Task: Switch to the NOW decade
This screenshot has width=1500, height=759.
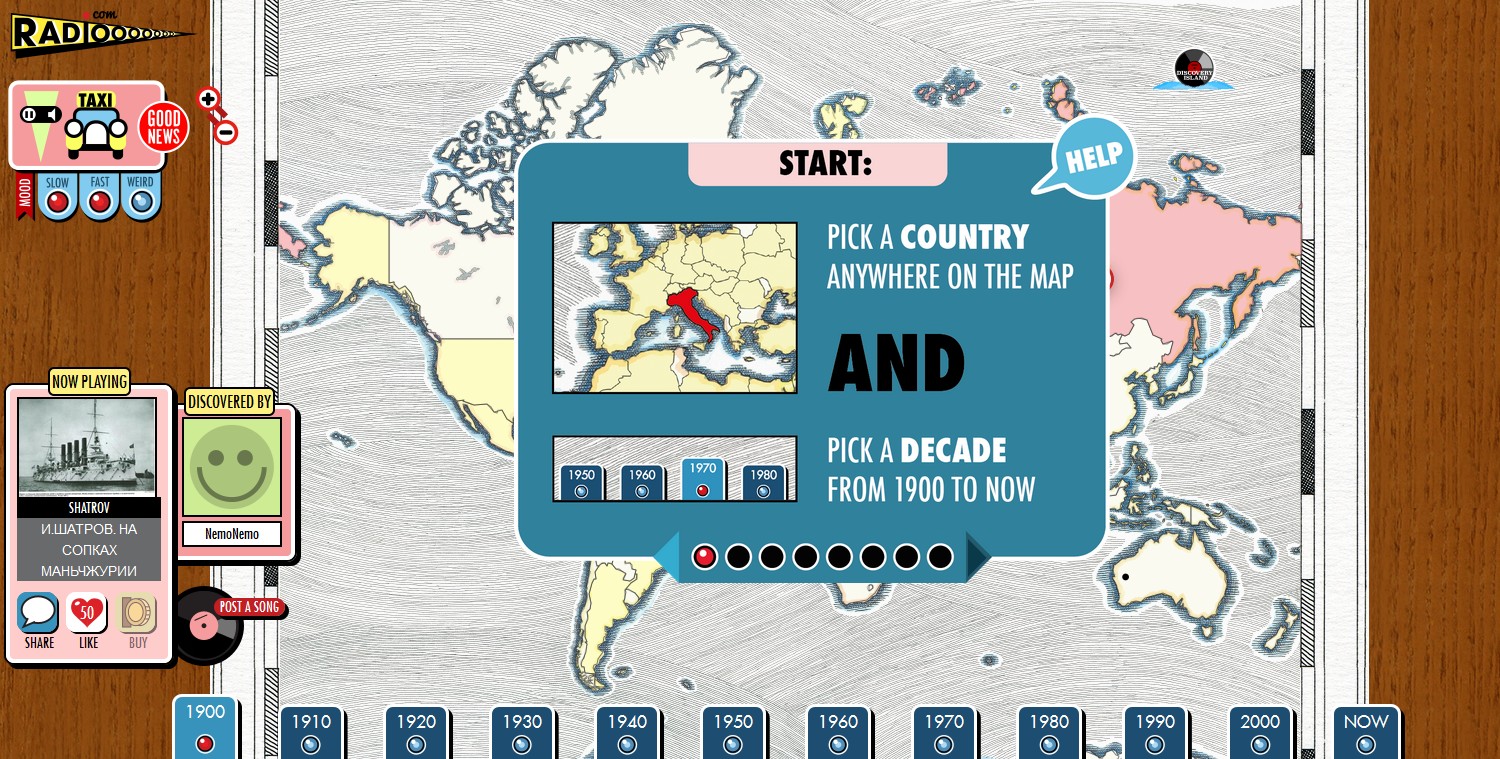Action: (x=1365, y=732)
